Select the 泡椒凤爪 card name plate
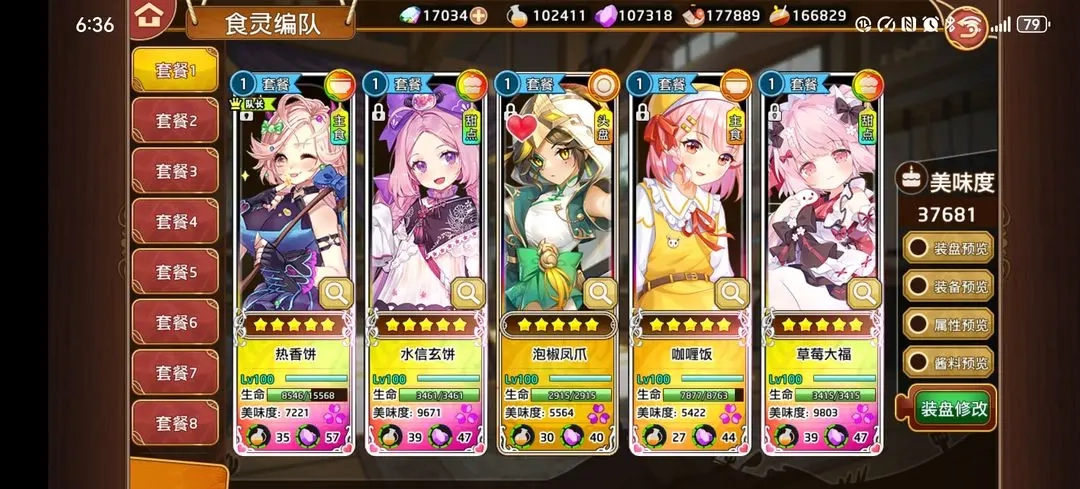Viewport: 1080px width, 489px height. click(557, 354)
